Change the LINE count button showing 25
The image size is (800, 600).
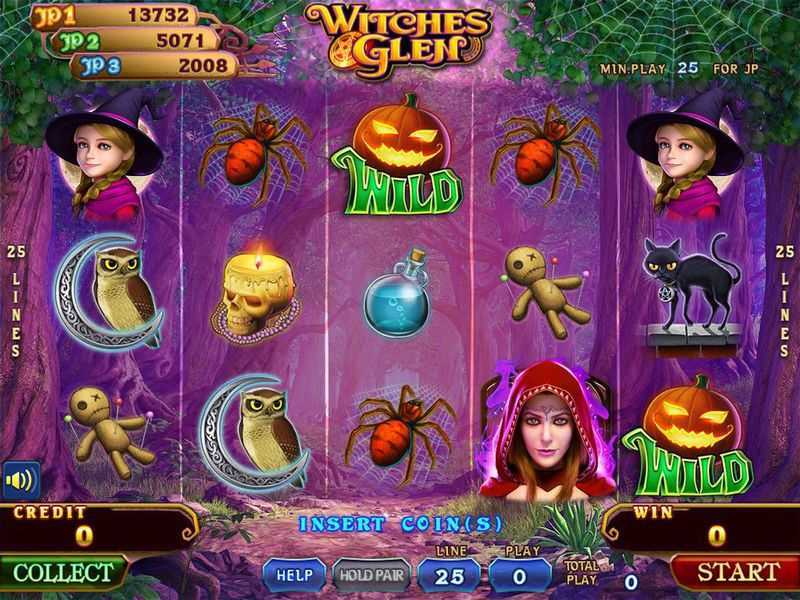448,575
